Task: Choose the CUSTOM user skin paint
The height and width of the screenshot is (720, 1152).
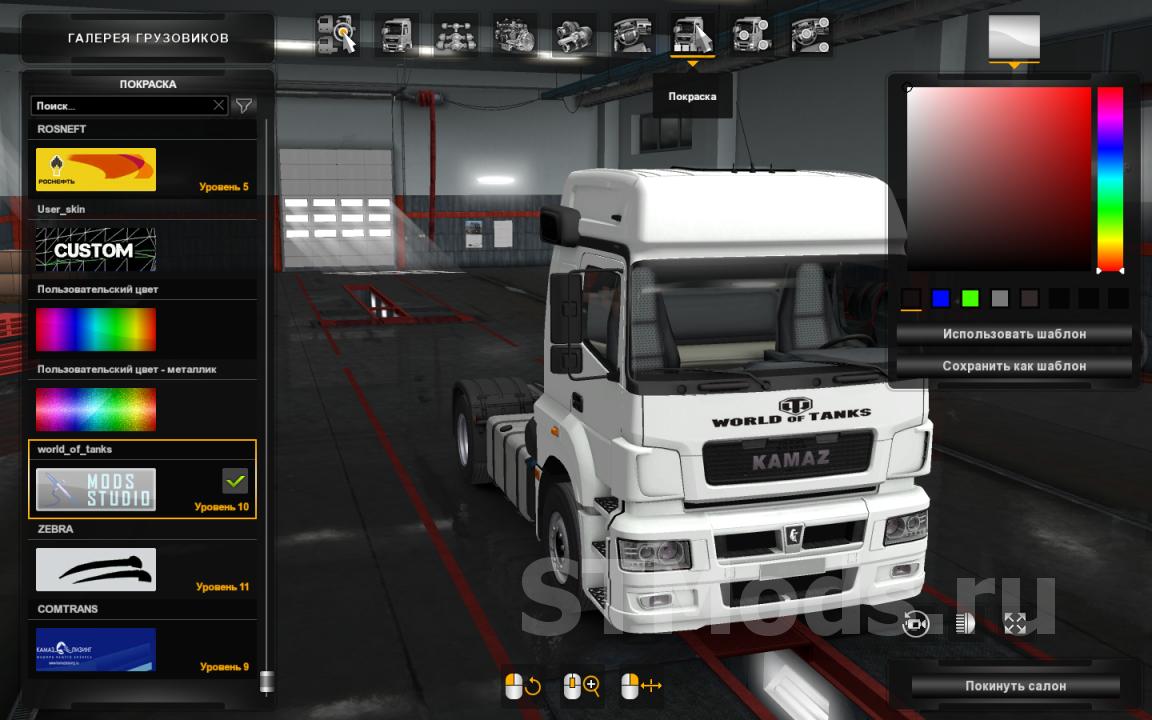Action: click(96, 249)
